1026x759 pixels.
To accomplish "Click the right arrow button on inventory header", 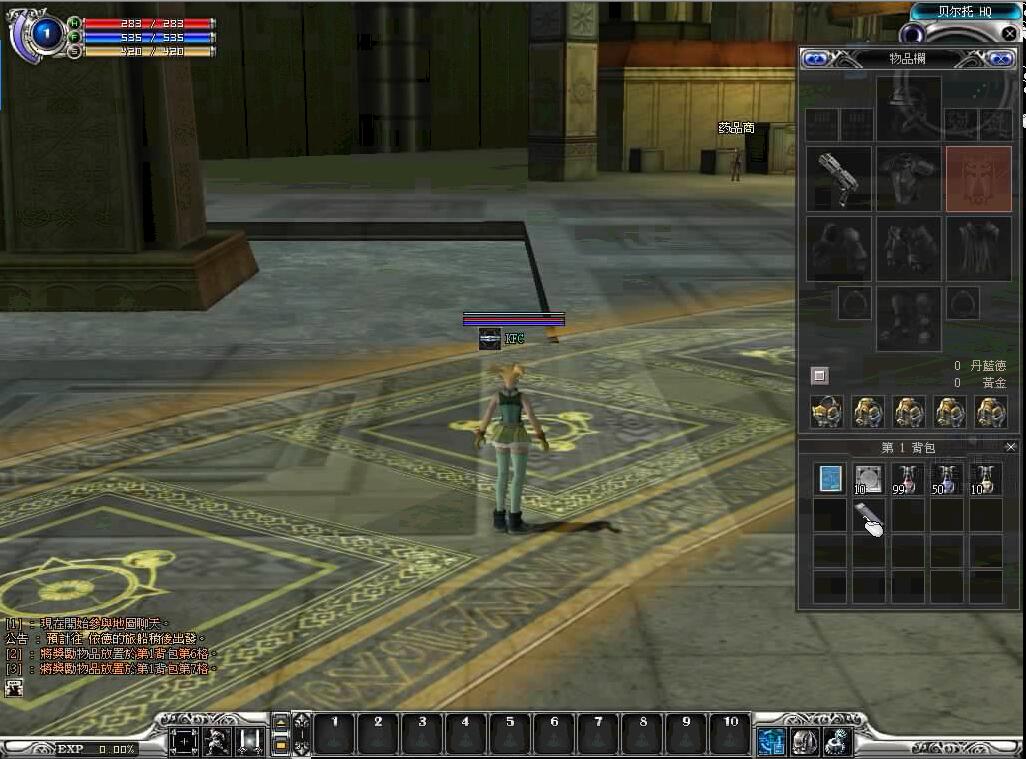I will click(x=998, y=59).
